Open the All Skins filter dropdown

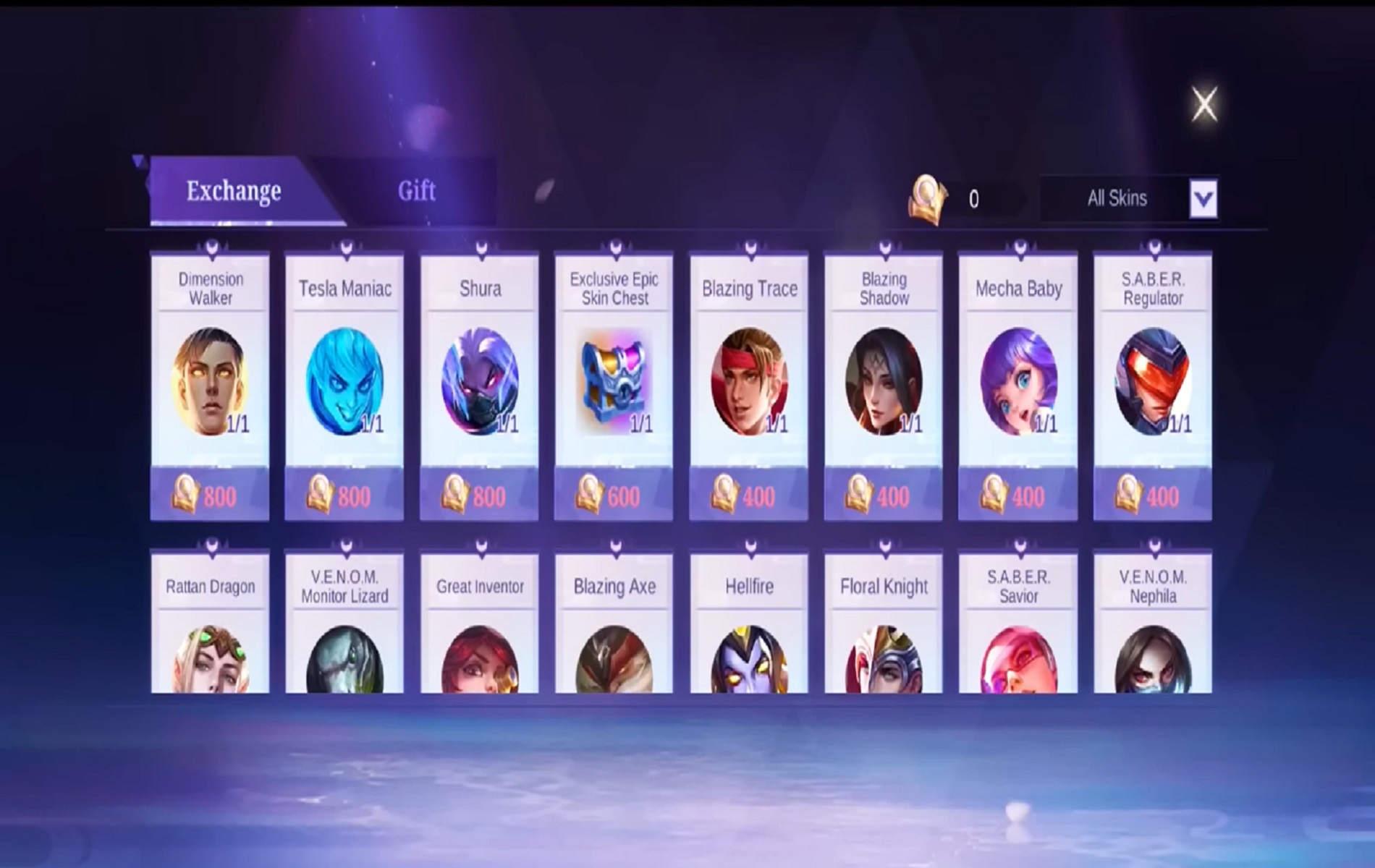pyautogui.click(x=1118, y=197)
